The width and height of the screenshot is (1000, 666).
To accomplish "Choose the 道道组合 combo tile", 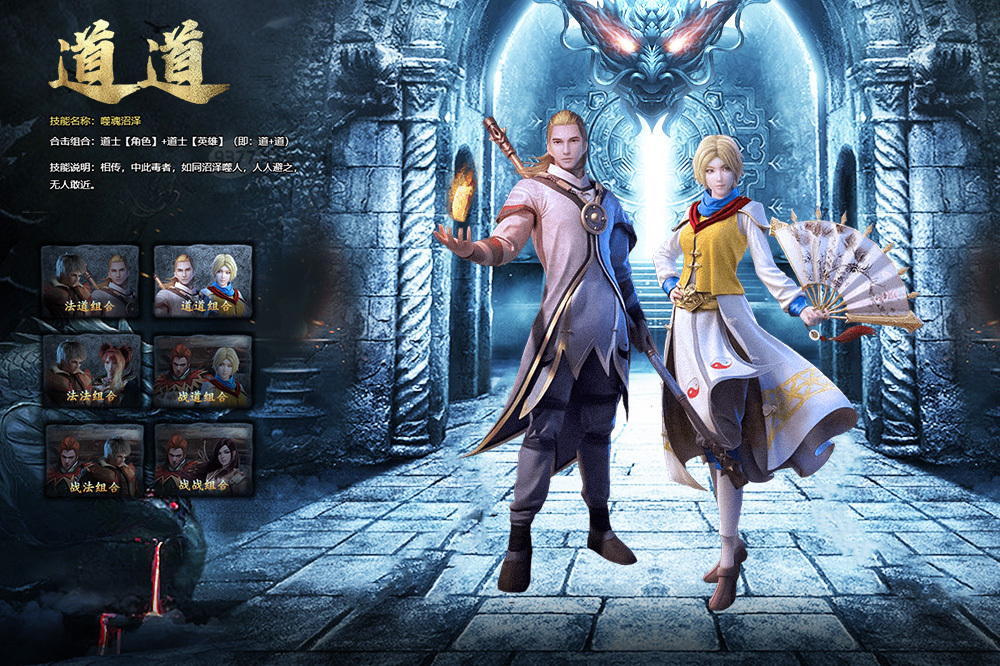I will 203,281.
